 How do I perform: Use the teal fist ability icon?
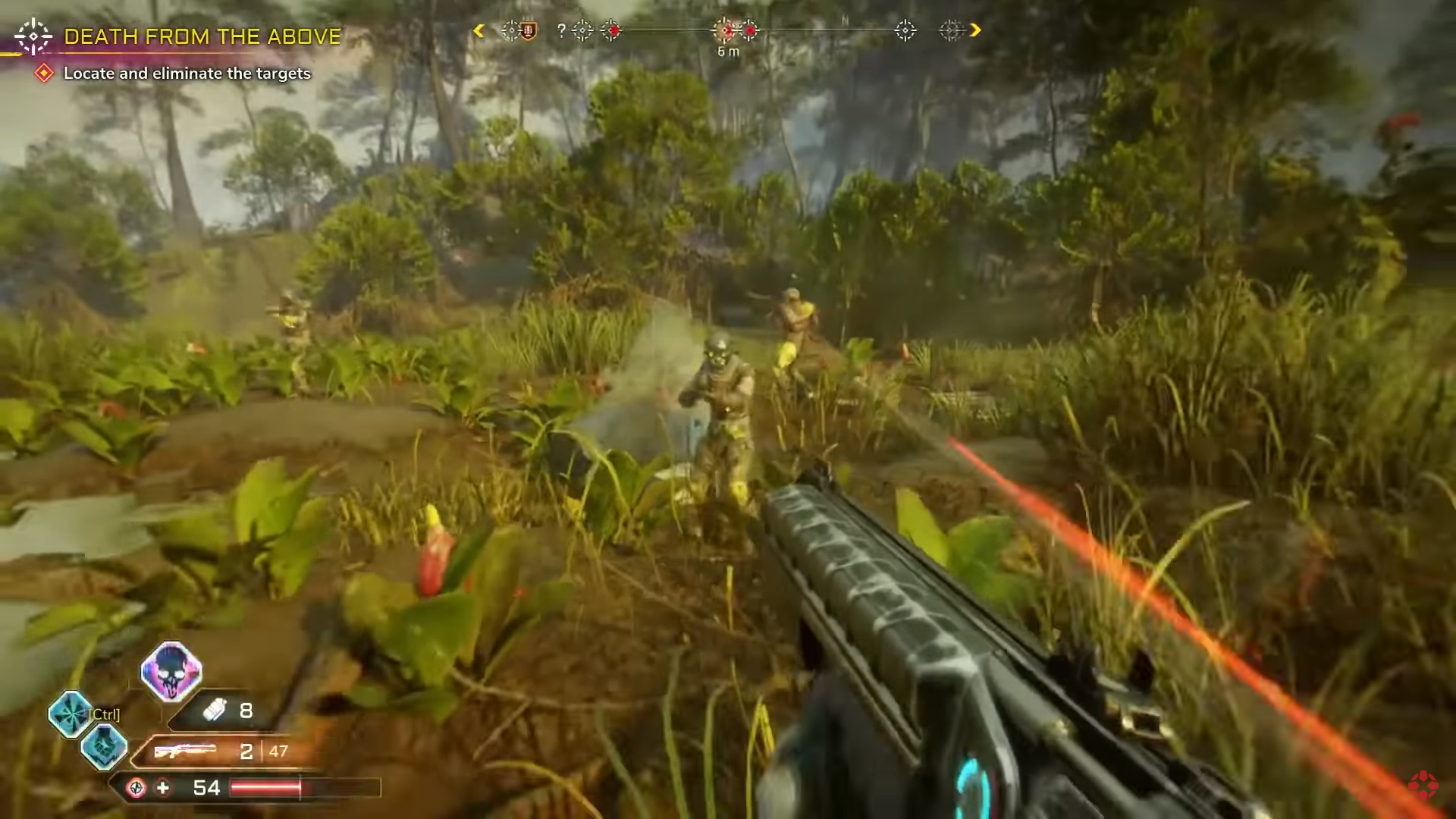[x=104, y=746]
